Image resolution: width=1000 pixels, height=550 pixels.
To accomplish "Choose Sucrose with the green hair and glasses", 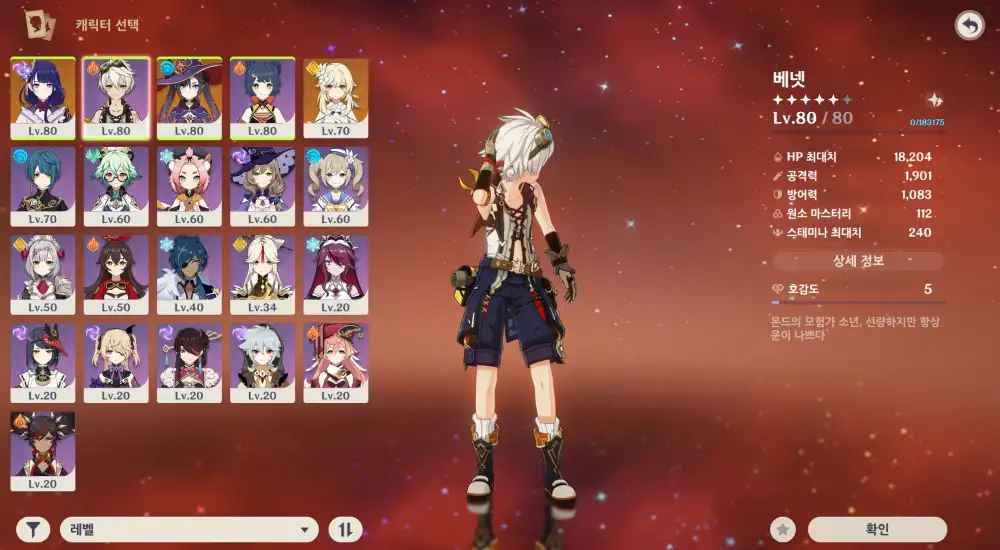I will pos(116,185).
